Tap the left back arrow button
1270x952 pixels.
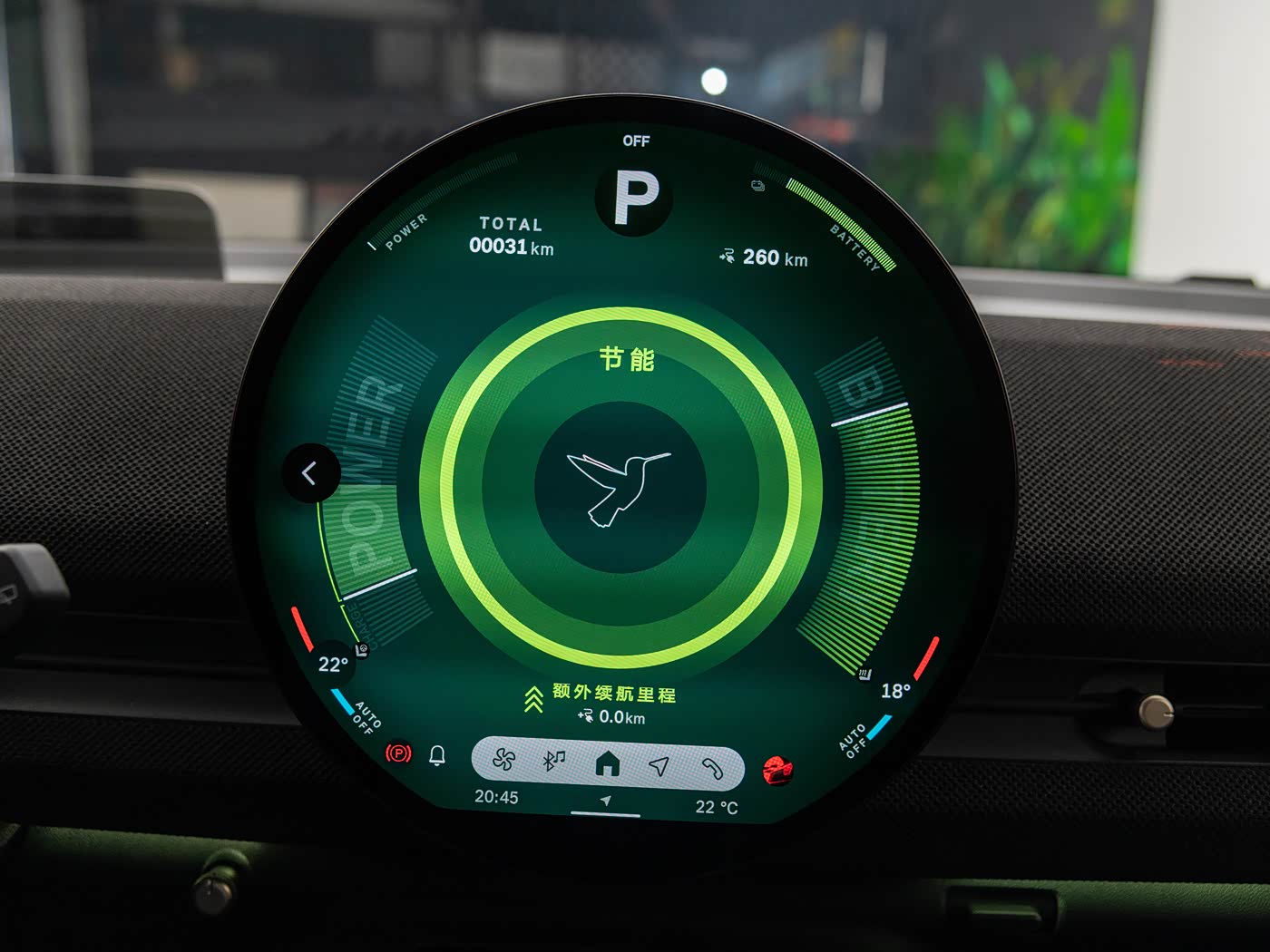[x=309, y=472]
